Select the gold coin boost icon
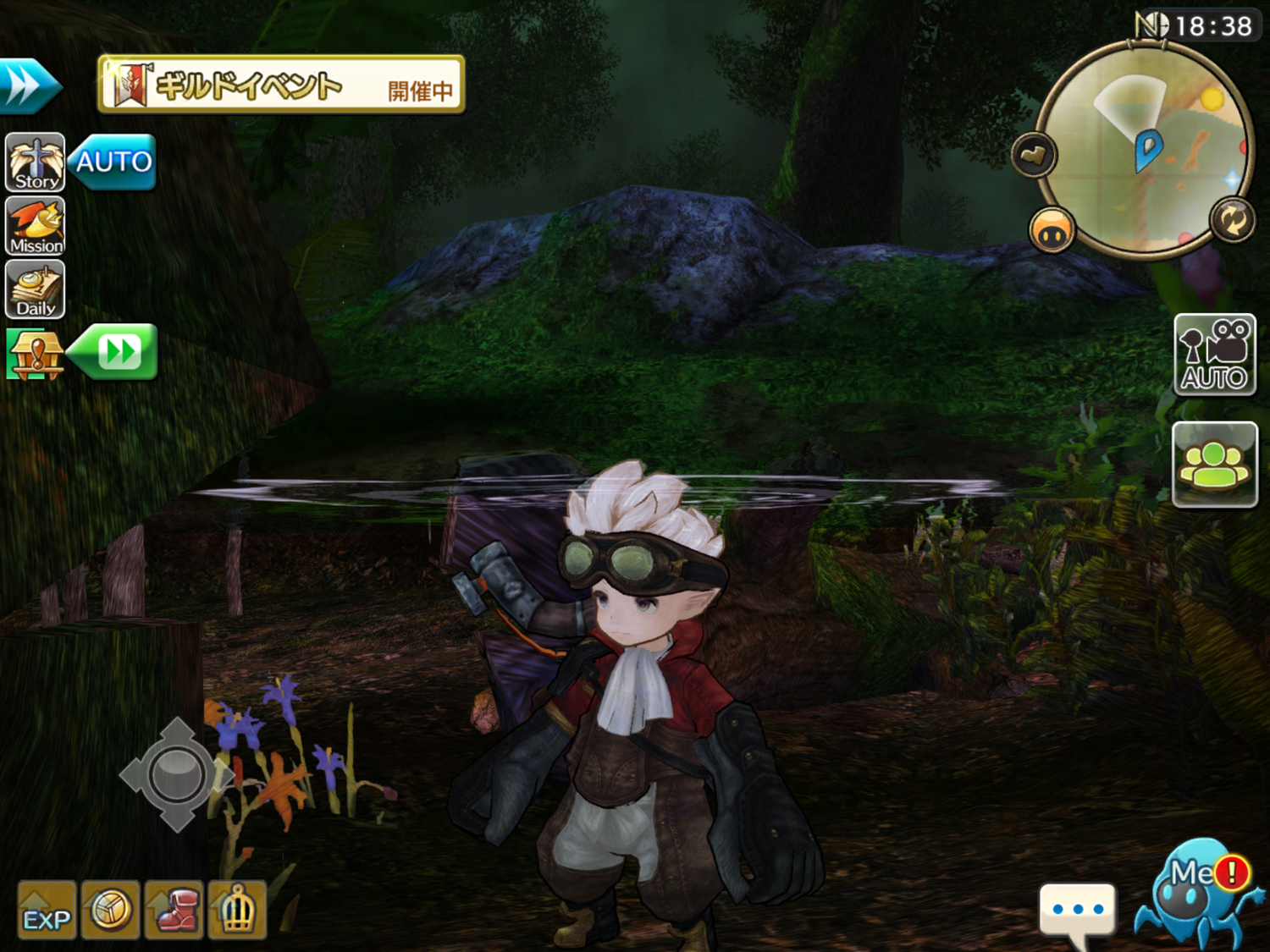Image resolution: width=1270 pixels, height=952 pixels. coord(110,910)
